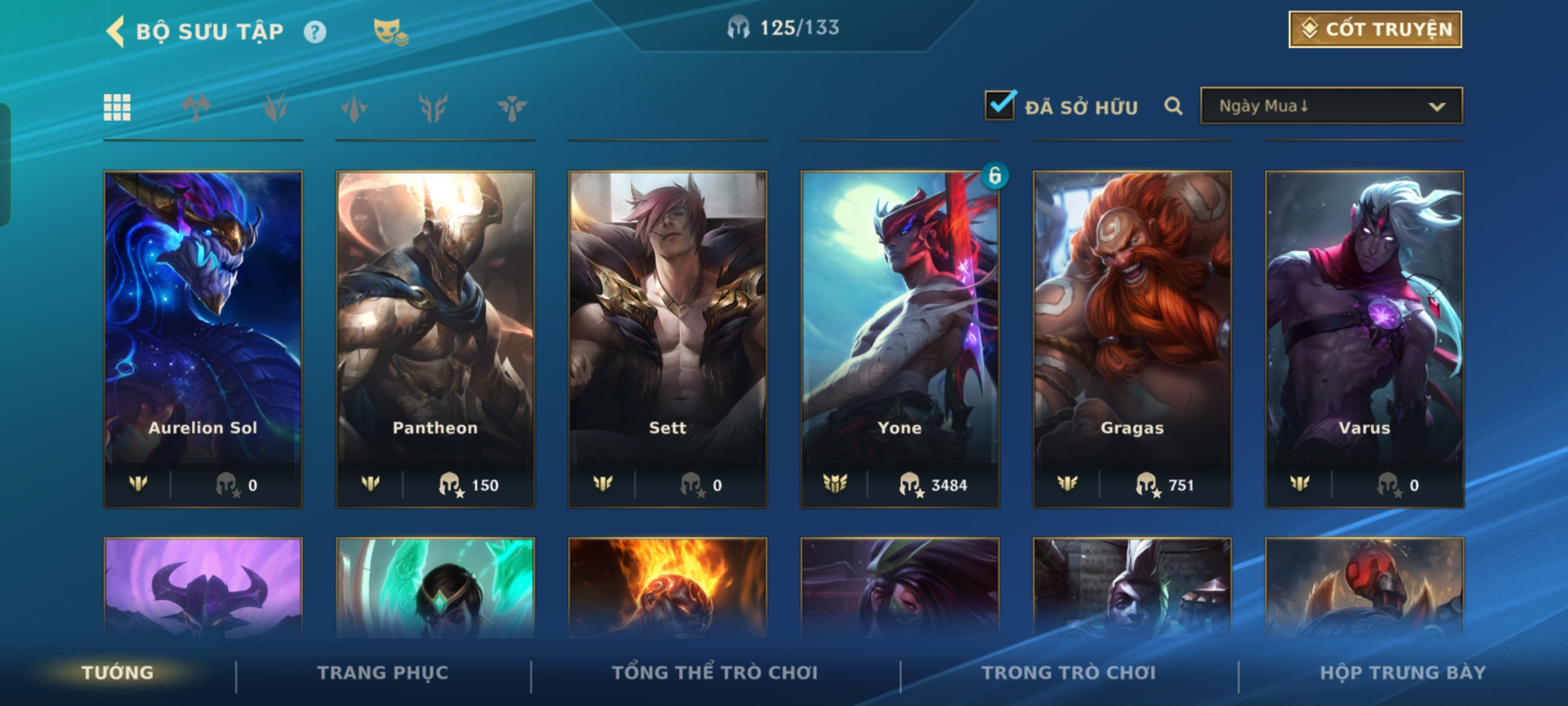
Task: Open the question mark help icon
Action: click(x=315, y=31)
